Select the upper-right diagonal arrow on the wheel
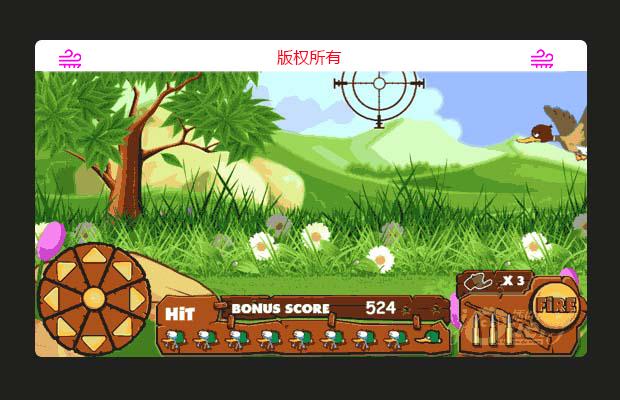 point(122,269)
